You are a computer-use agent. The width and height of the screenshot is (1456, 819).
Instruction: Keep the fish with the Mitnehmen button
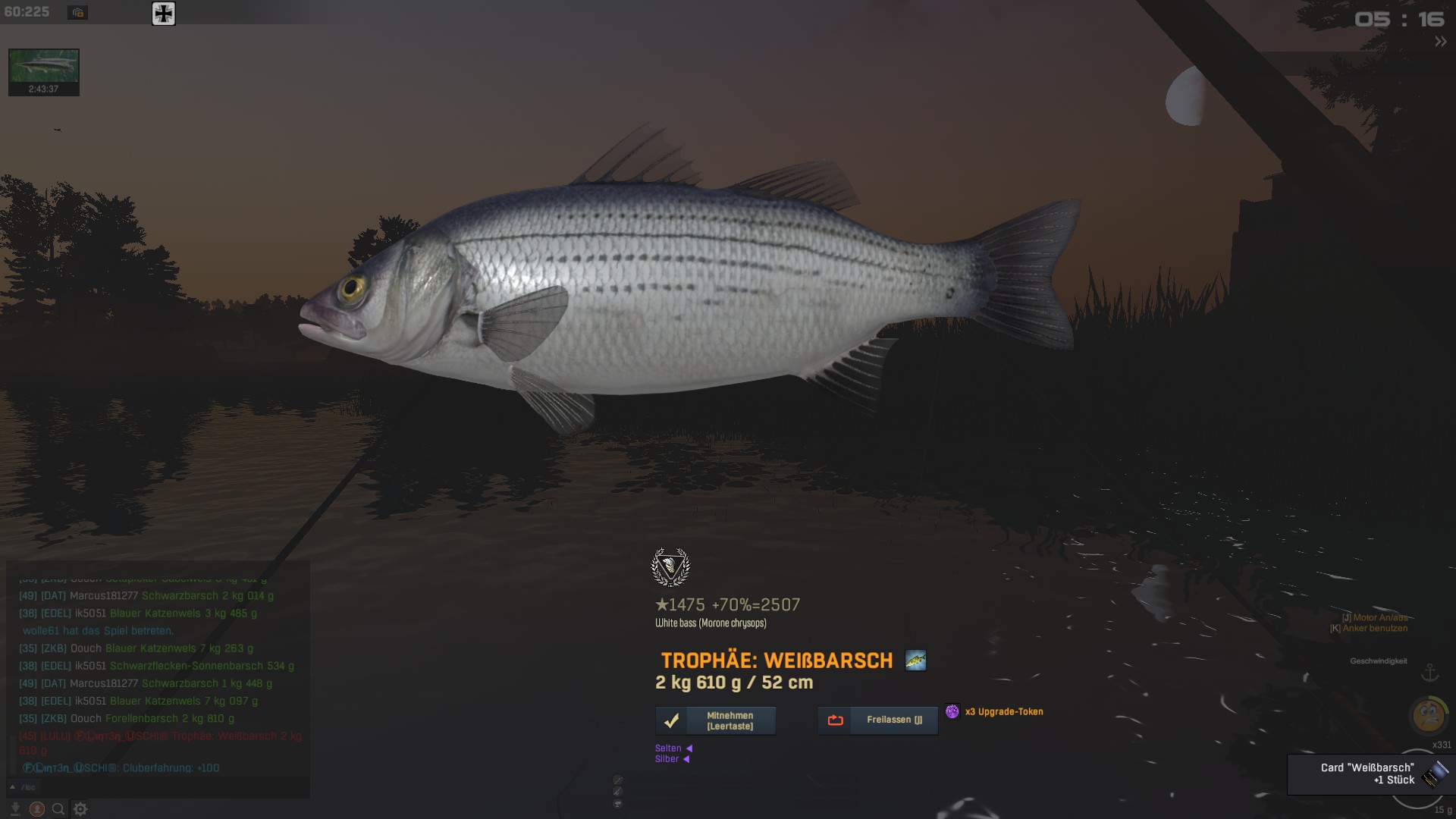pos(715,720)
